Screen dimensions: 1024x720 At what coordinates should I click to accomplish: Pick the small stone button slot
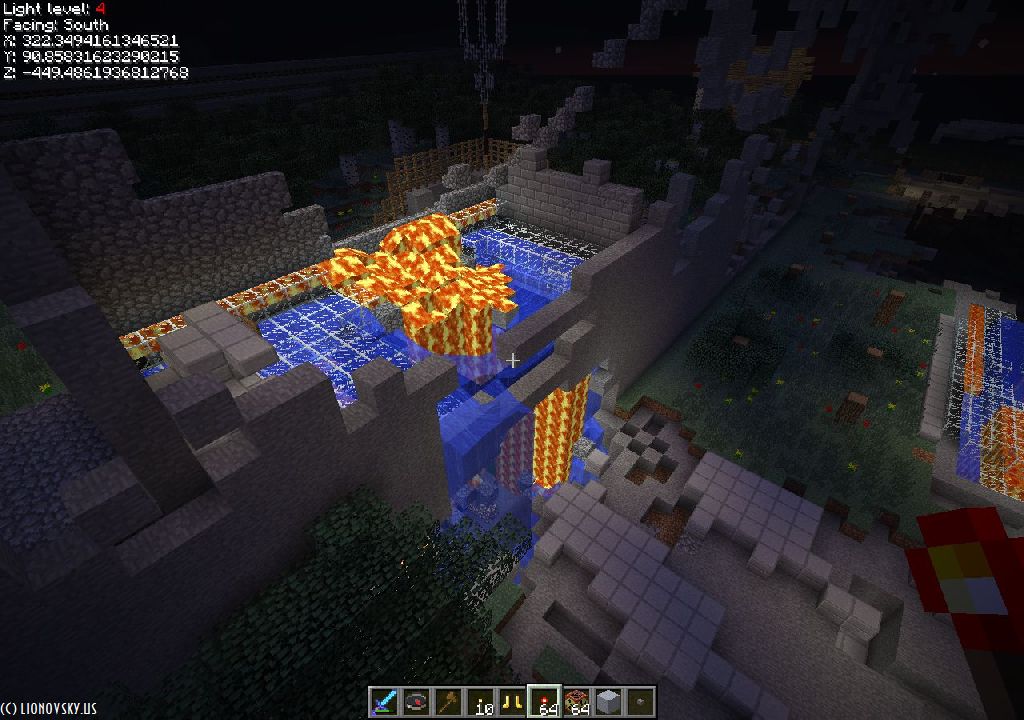click(640, 702)
